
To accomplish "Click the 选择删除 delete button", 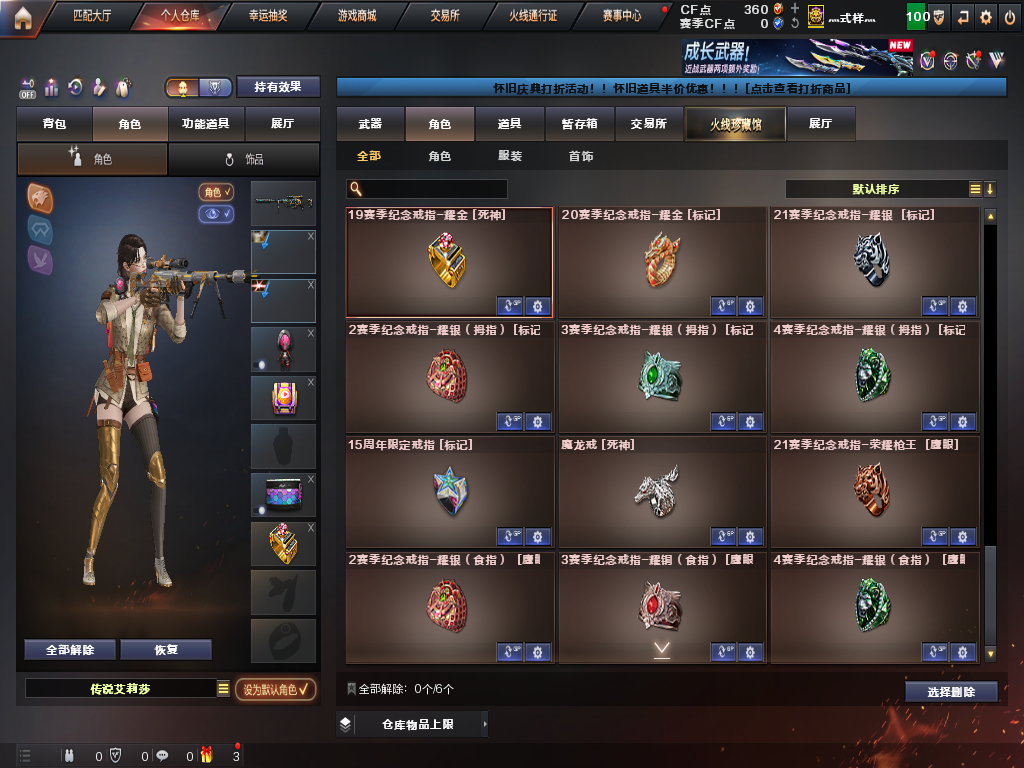I will pyautogui.click(x=951, y=691).
